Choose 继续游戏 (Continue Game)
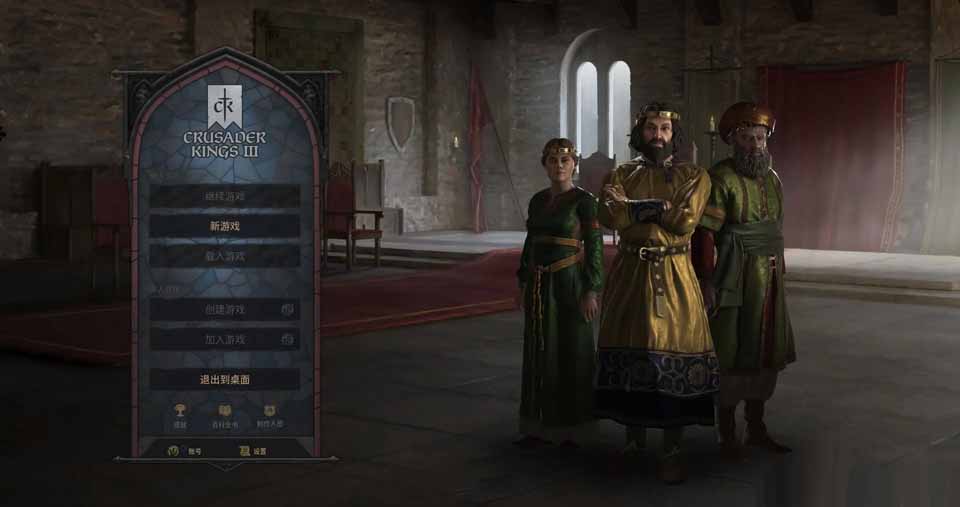The width and height of the screenshot is (960, 507). [x=225, y=197]
